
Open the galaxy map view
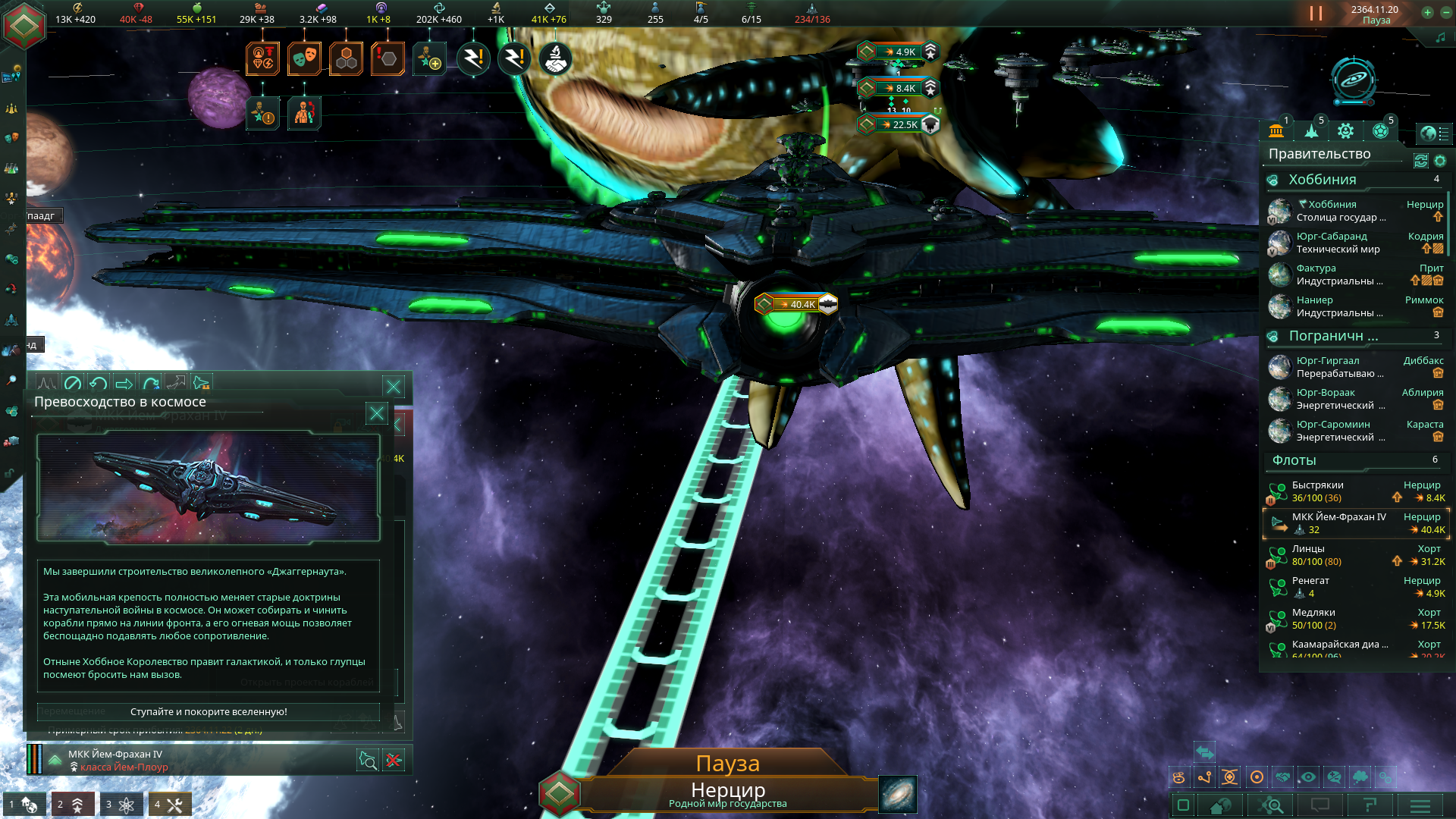(898, 794)
